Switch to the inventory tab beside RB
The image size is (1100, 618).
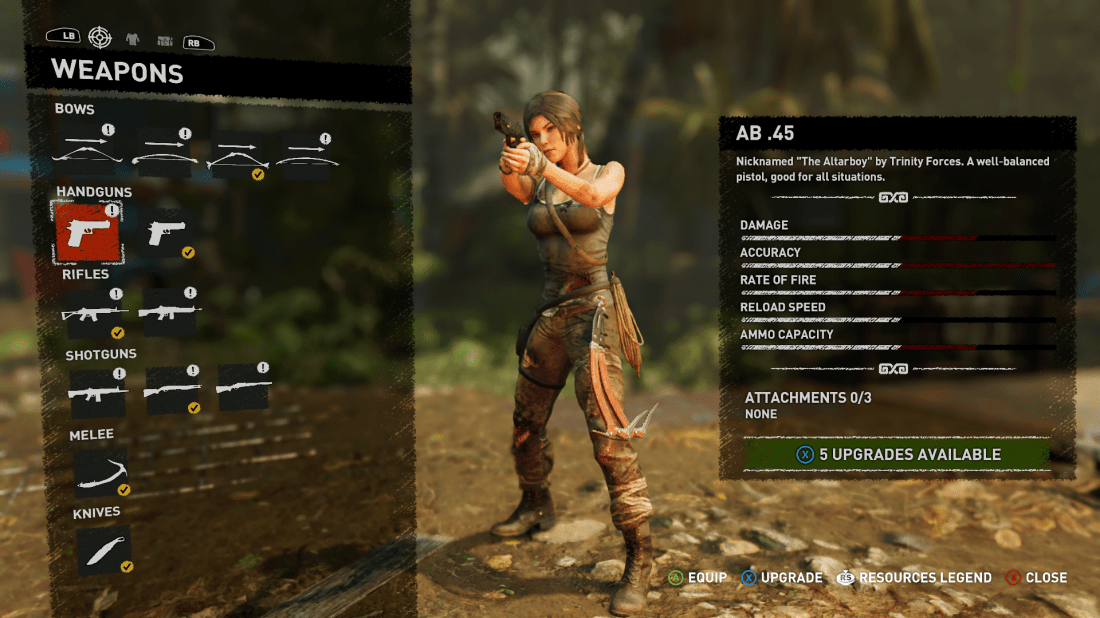[x=164, y=40]
